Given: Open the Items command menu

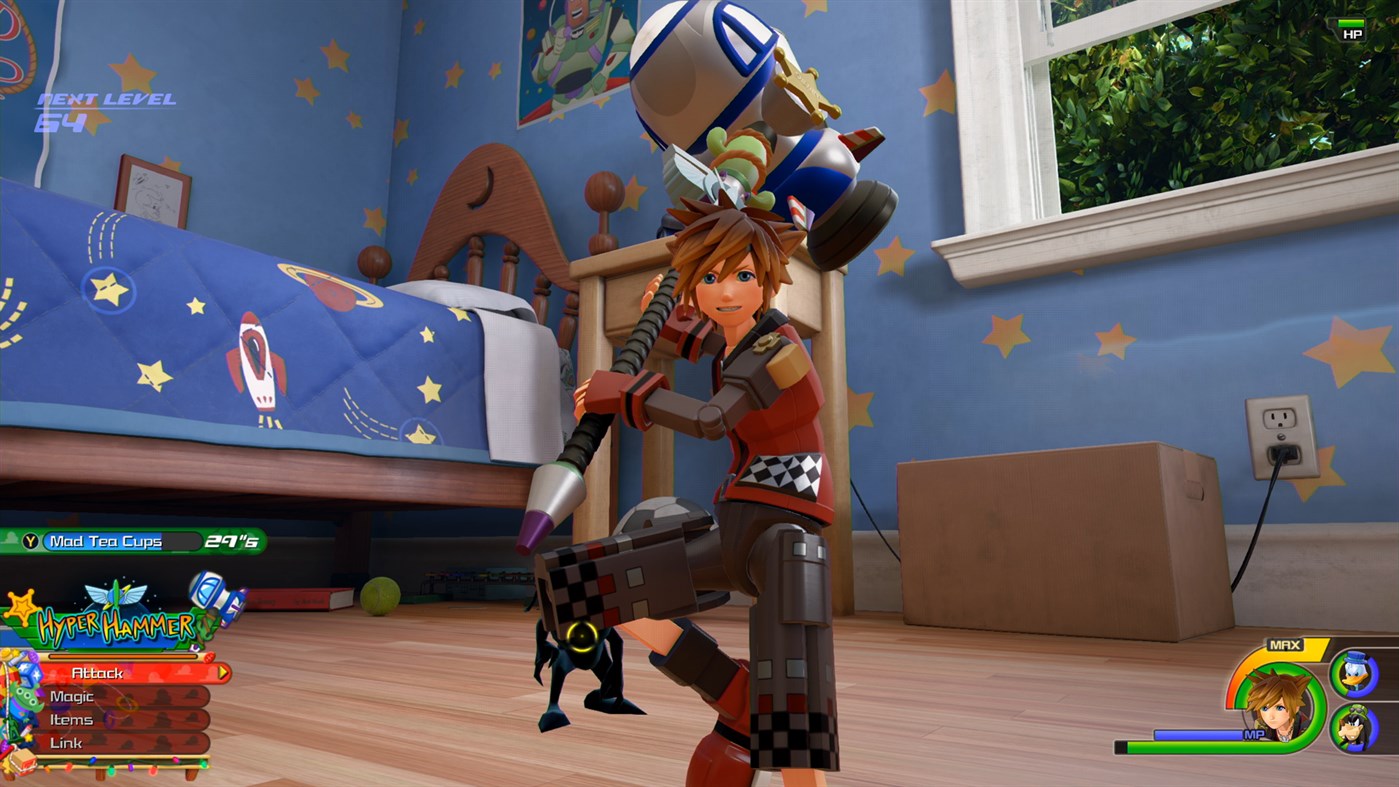Looking at the screenshot, I should point(73,719).
